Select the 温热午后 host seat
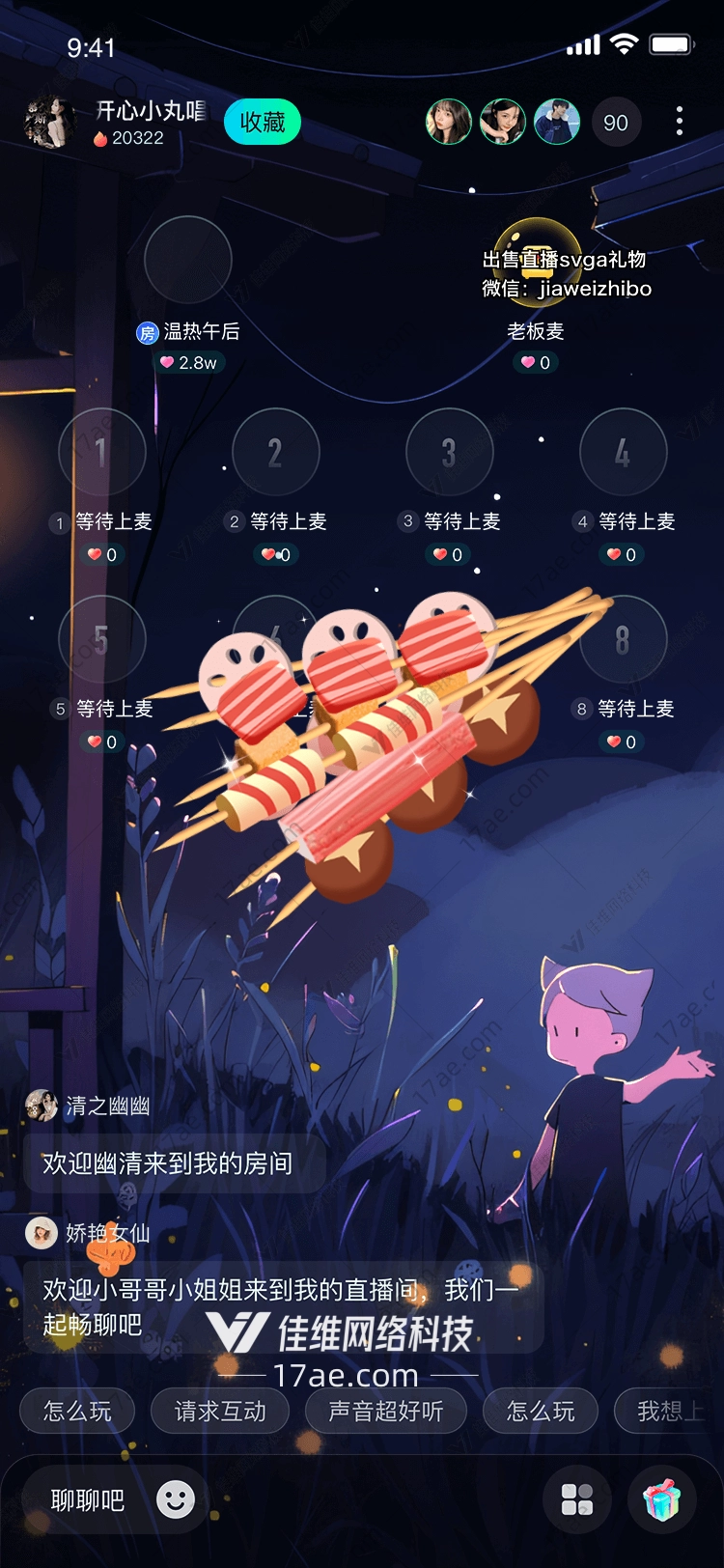724x1568 pixels. 188,261
